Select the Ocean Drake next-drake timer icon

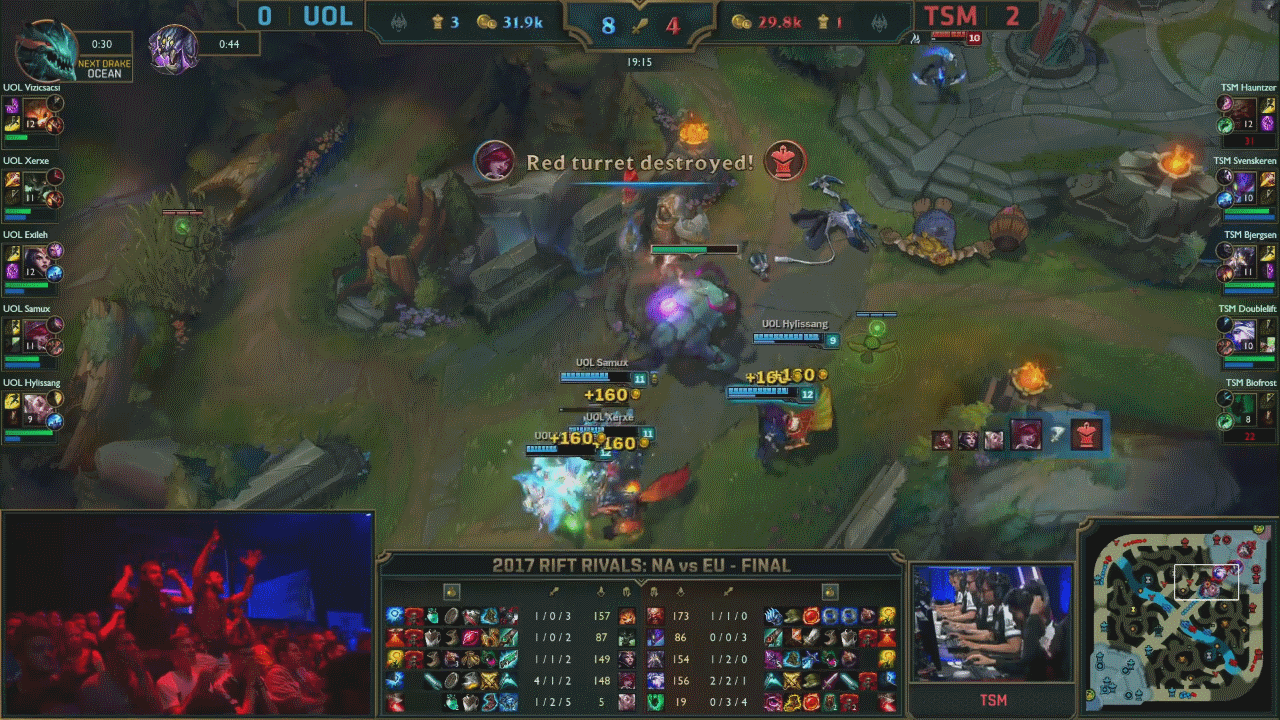point(28,44)
